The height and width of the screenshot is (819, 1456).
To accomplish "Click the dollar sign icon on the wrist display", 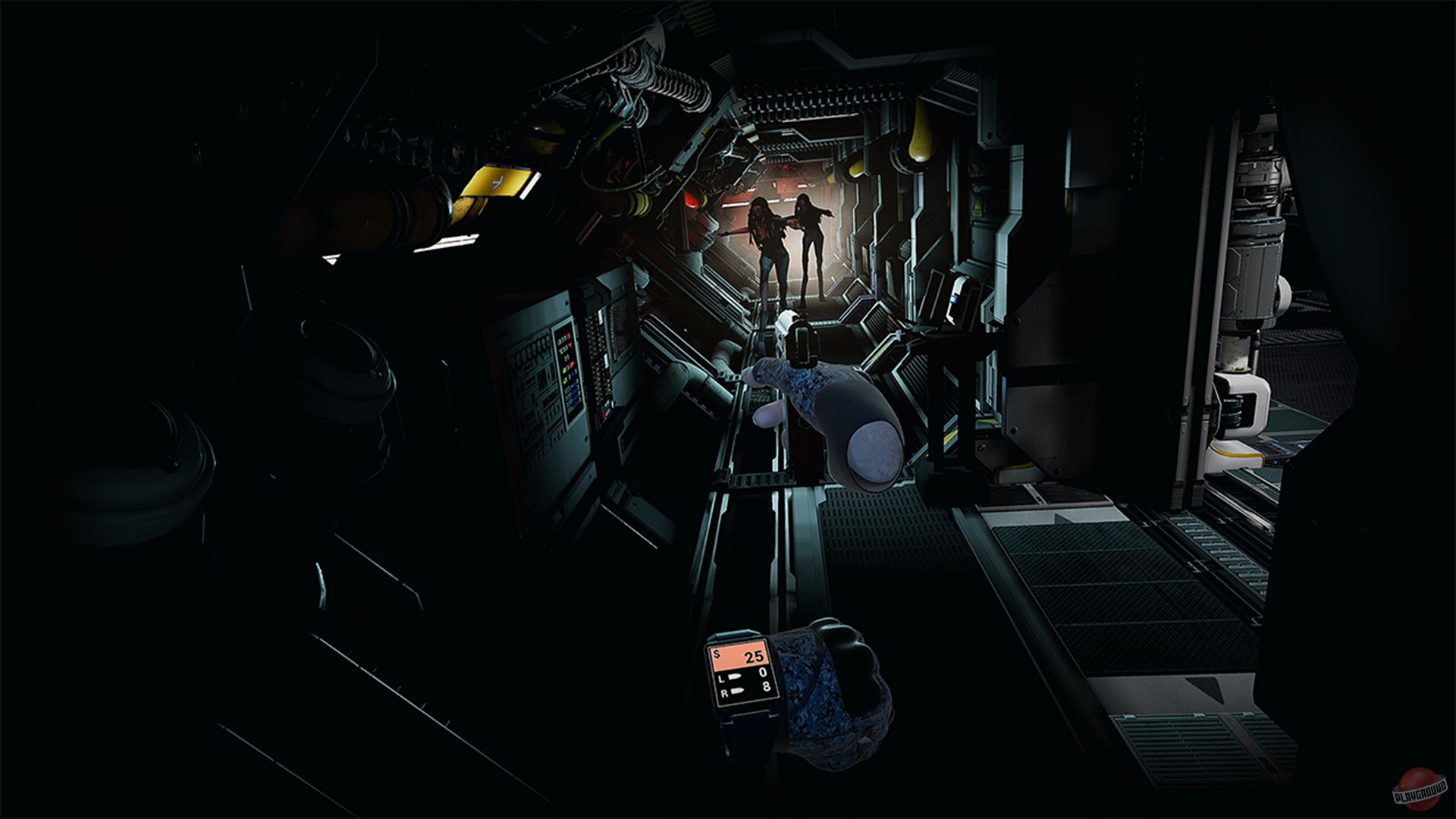I will tap(718, 654).
